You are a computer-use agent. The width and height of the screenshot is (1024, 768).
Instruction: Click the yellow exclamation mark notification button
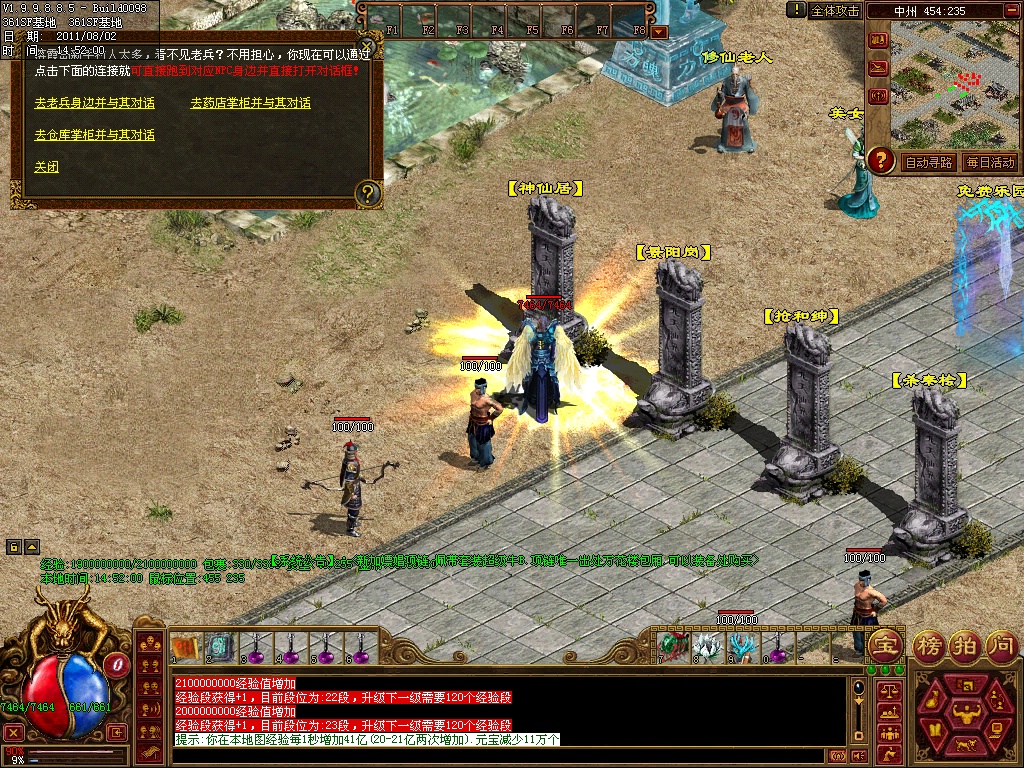796,9
